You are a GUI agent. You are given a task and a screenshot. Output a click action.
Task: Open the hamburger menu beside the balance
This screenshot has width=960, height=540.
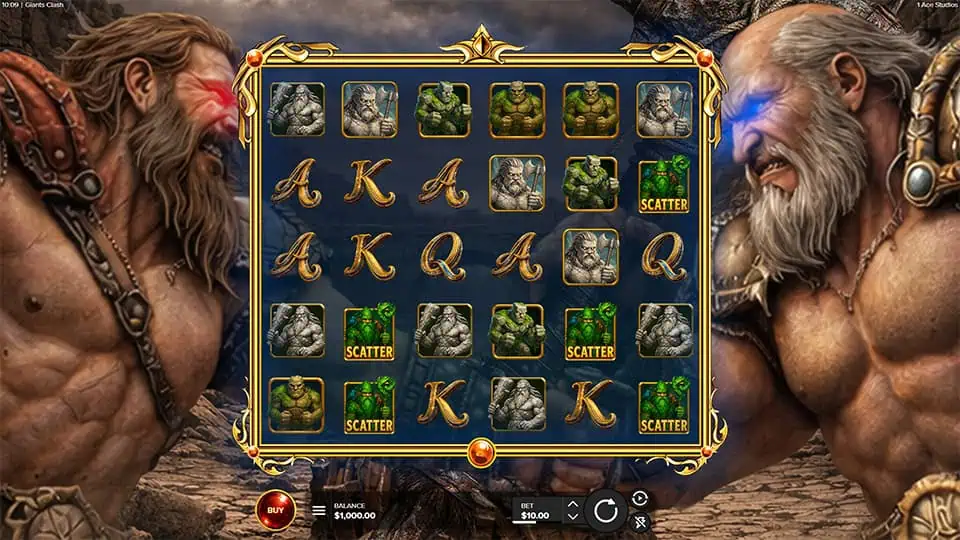pos(319,510)
